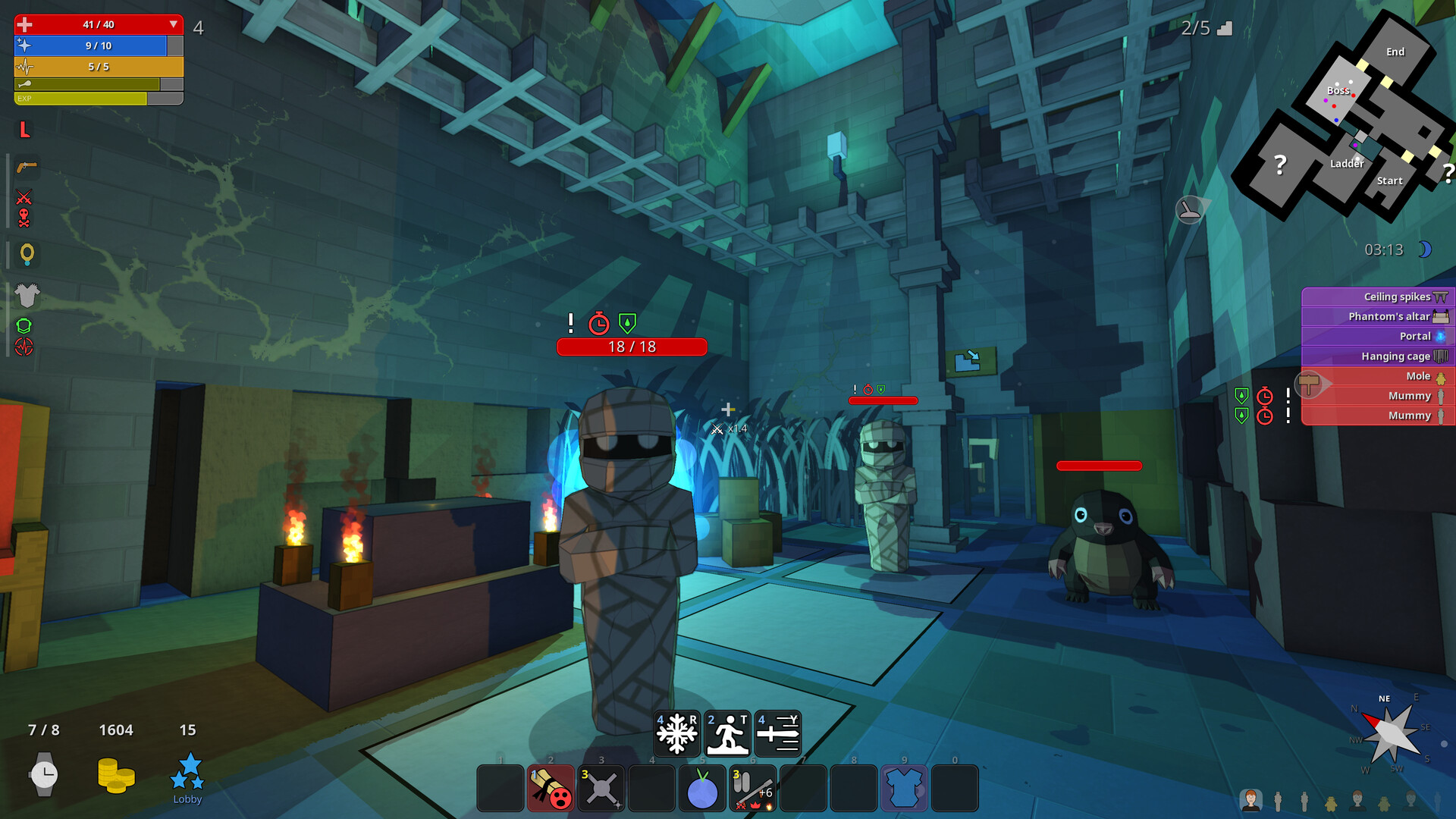Select the snowflake ice ability icon
Viewport: 1456px width, 819px height.
click(x=677, y=733)
